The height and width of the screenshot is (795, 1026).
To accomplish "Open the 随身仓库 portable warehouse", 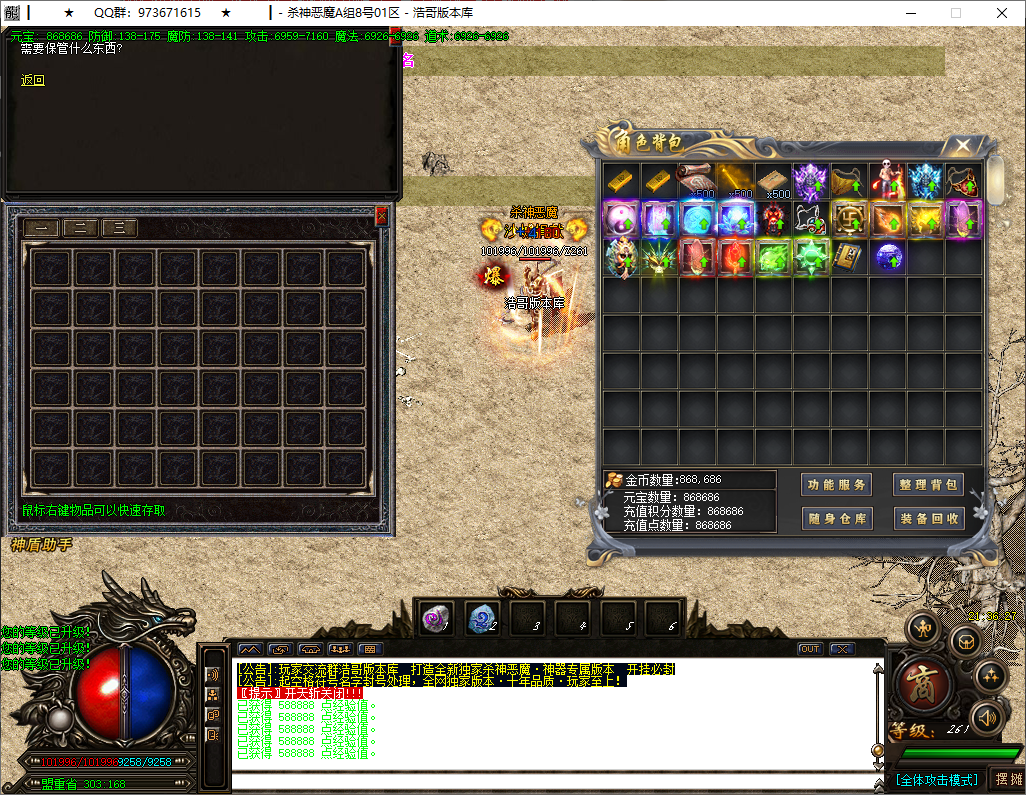I will coord(837,518).
